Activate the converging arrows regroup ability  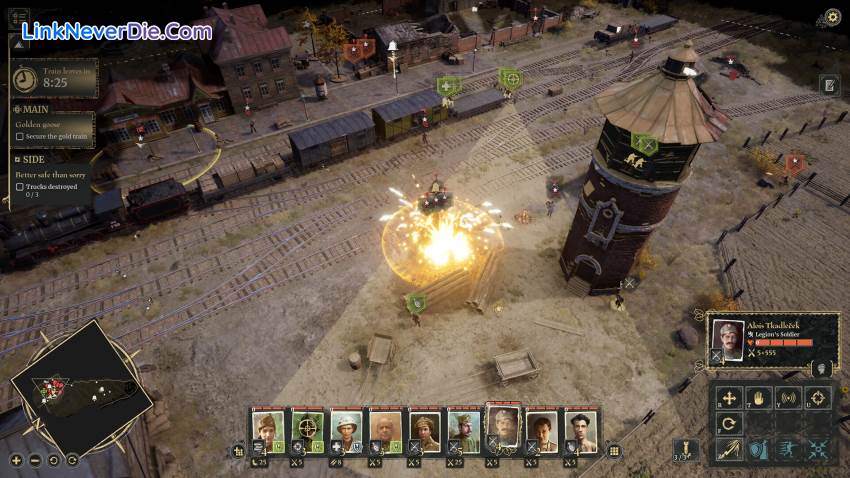(818, 450)
